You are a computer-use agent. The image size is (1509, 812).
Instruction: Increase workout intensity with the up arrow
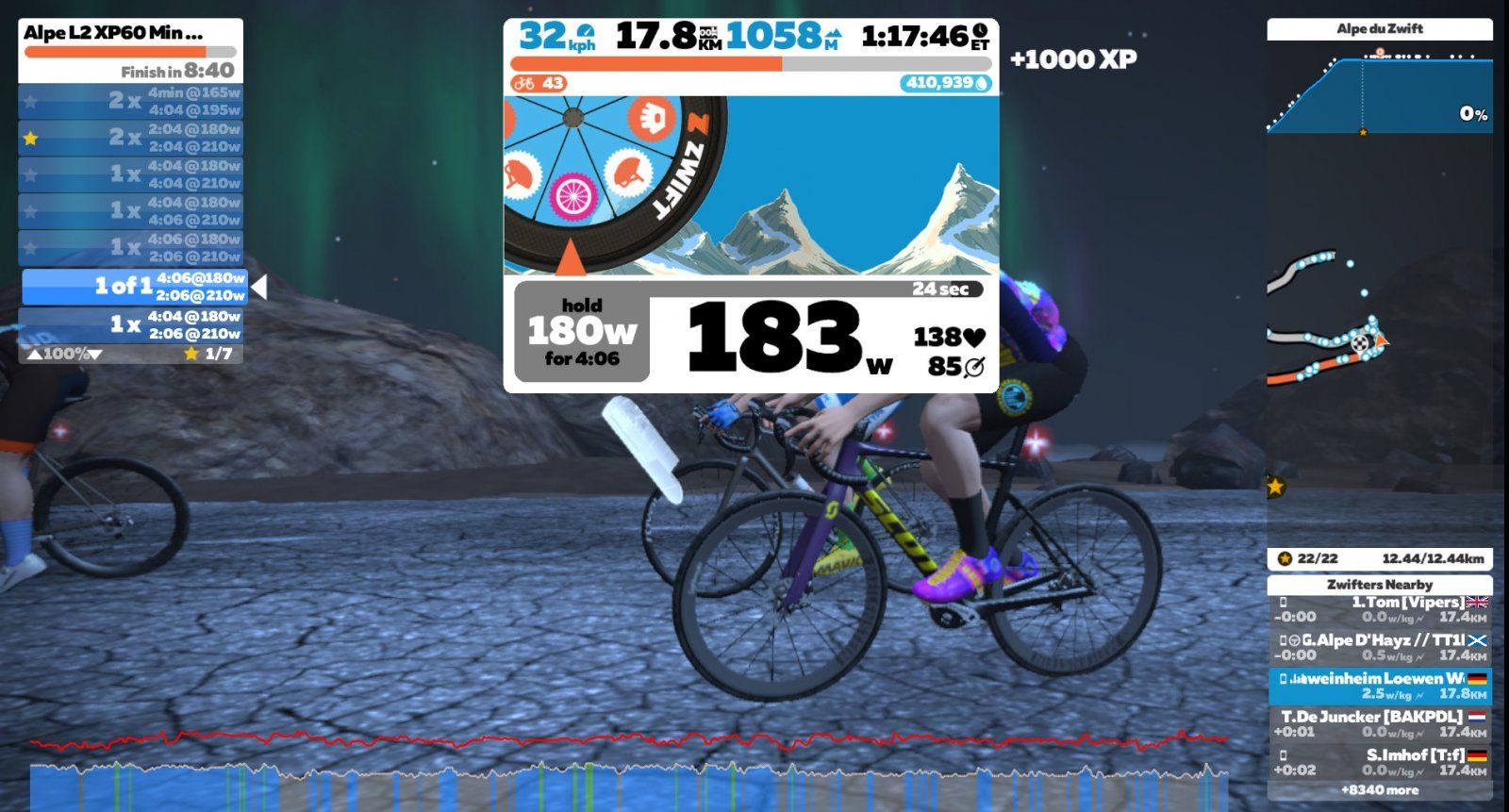click(x=34, y=355)
